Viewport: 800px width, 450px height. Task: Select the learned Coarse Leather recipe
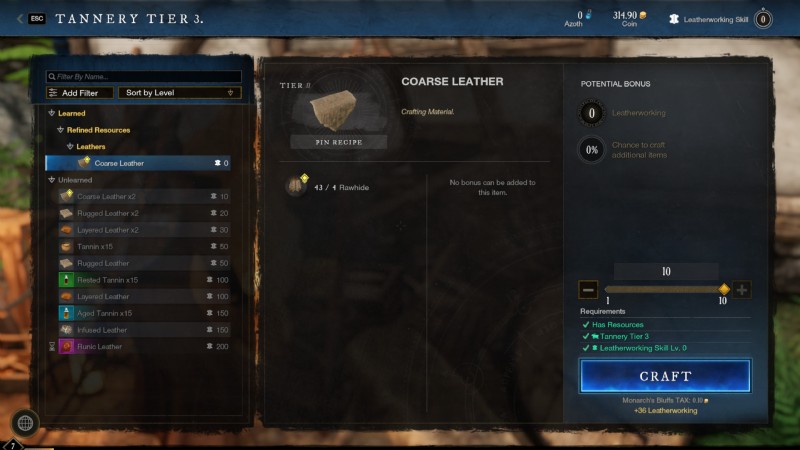[138, 163]
